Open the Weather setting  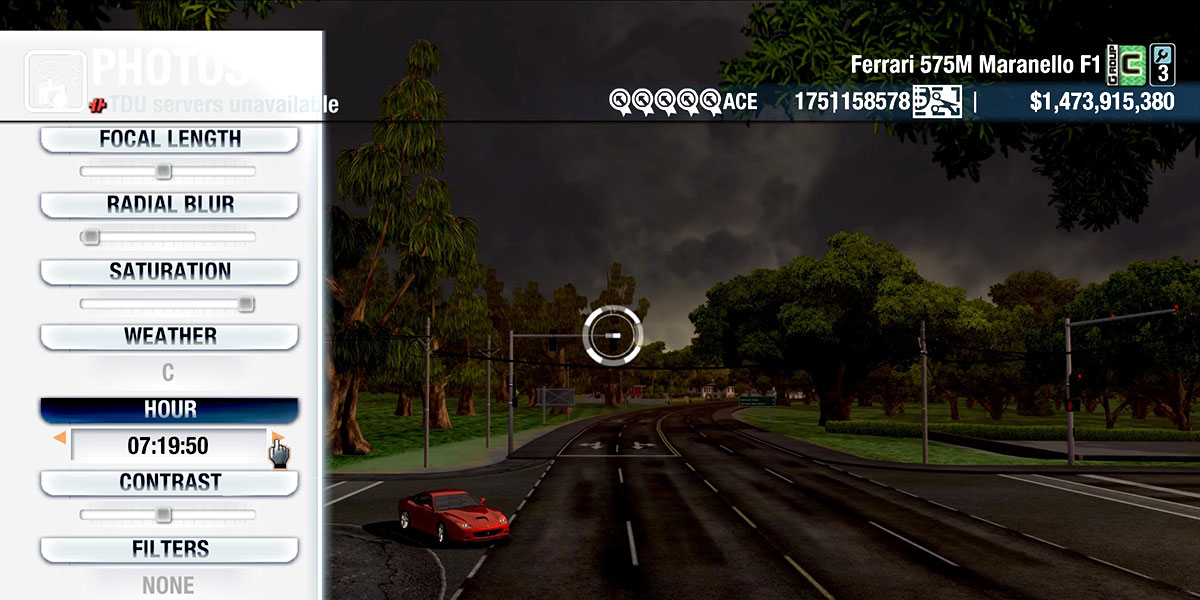point(169,336)
